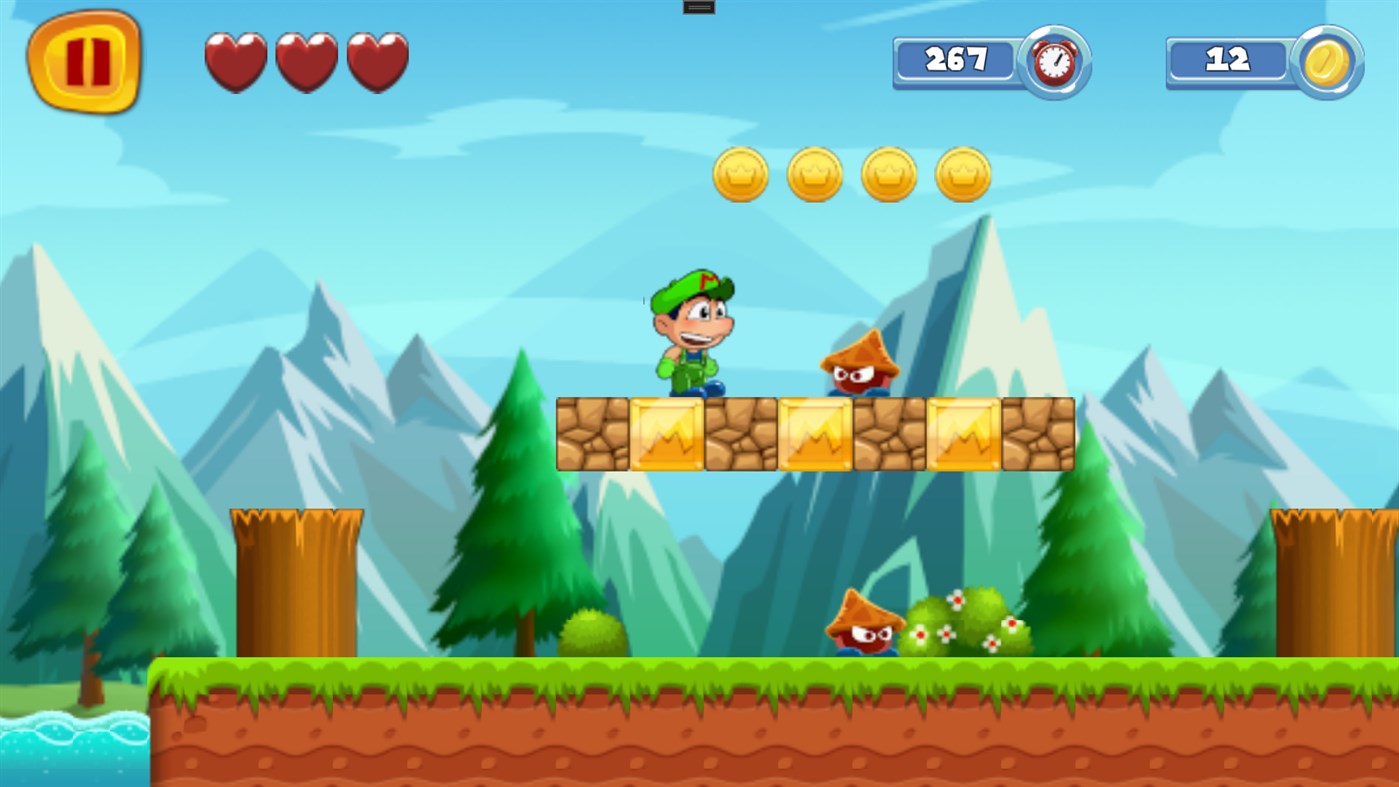Image resolution: width=1399 pixels, height=787 pixels.
Task: Click the coin counter showing 12
Action: (x=1228, y=60)
